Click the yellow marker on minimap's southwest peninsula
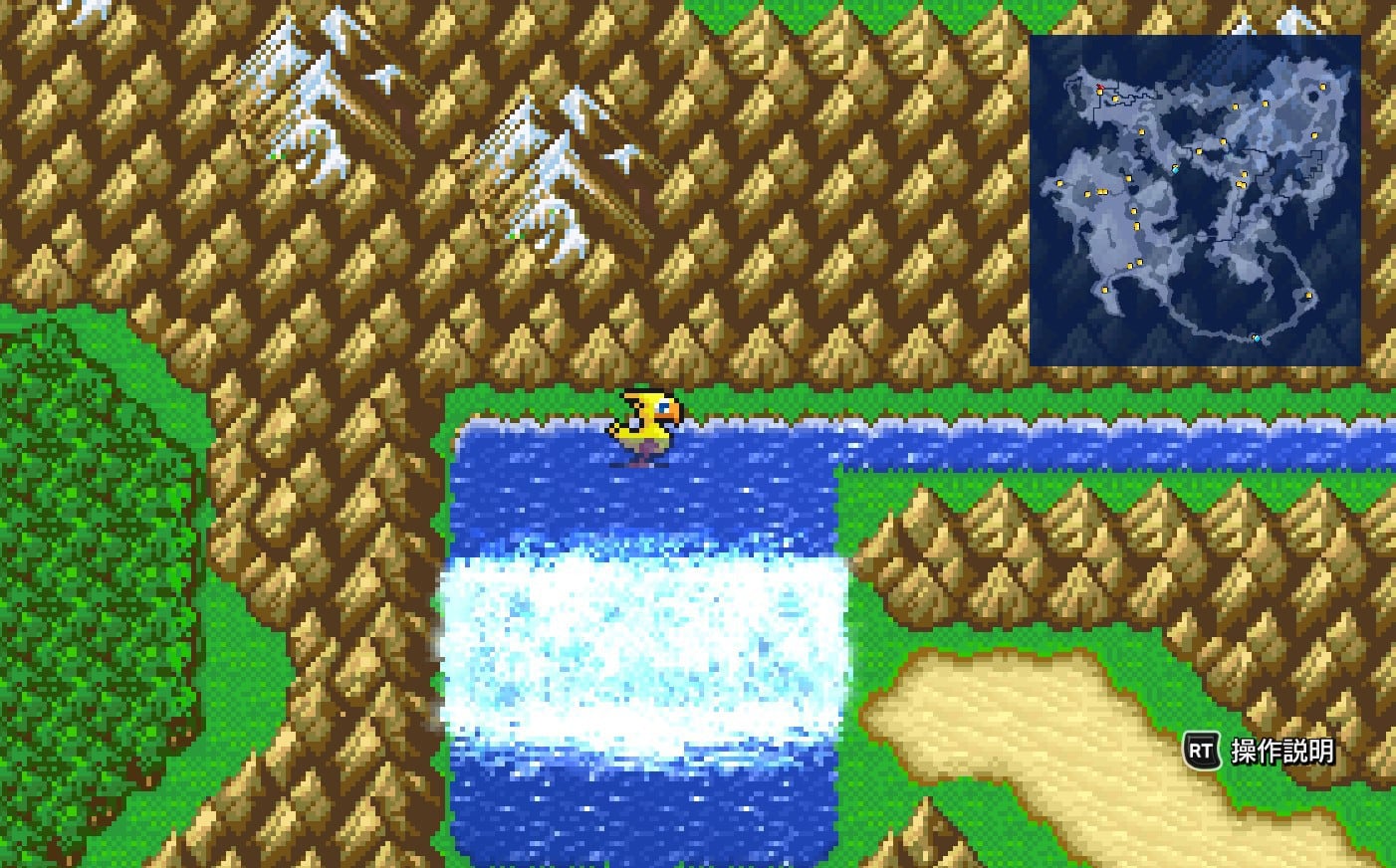 1104,291
